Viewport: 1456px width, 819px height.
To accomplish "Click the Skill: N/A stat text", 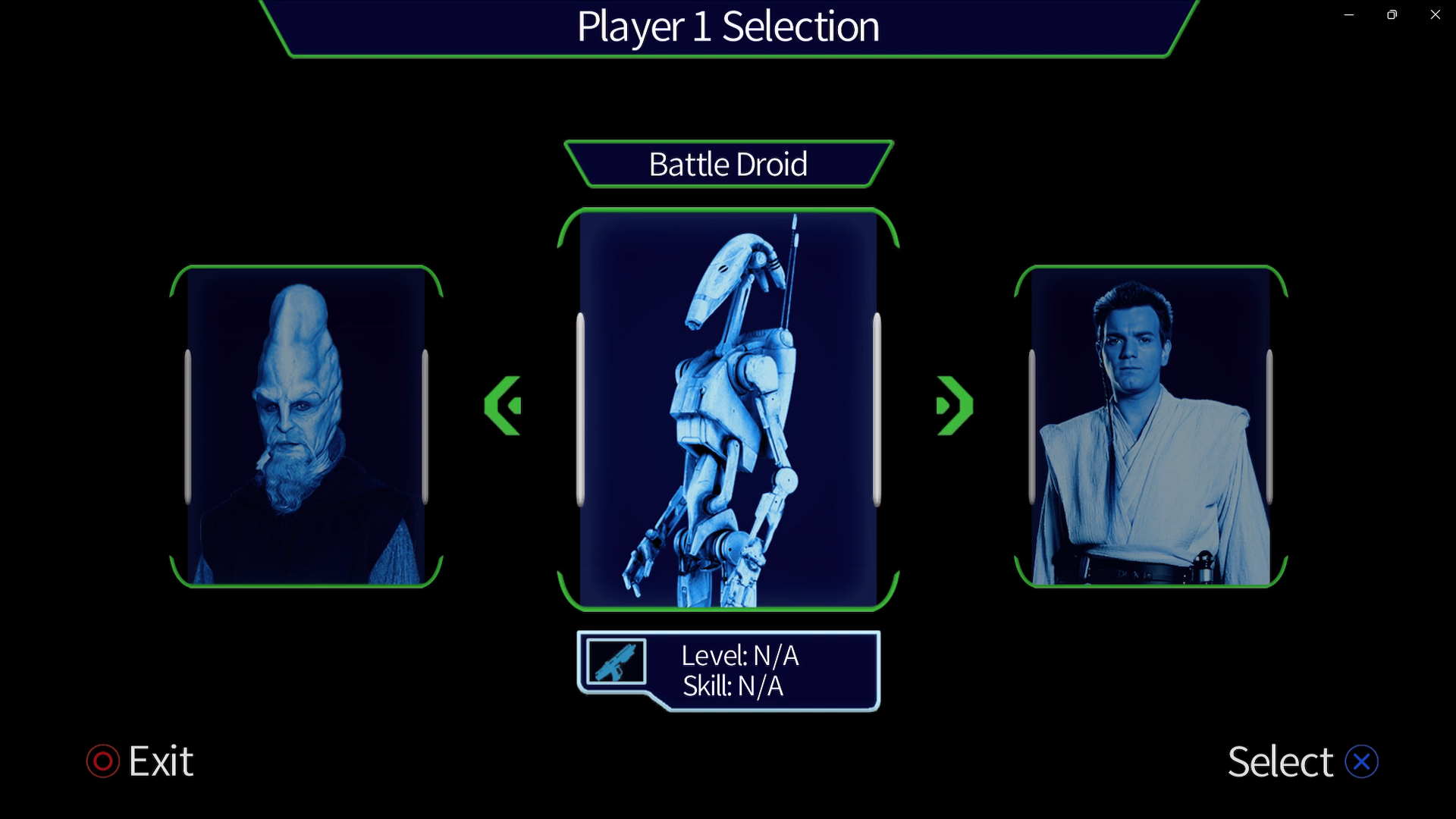I will pyautogui.click(x=732, y=687).
